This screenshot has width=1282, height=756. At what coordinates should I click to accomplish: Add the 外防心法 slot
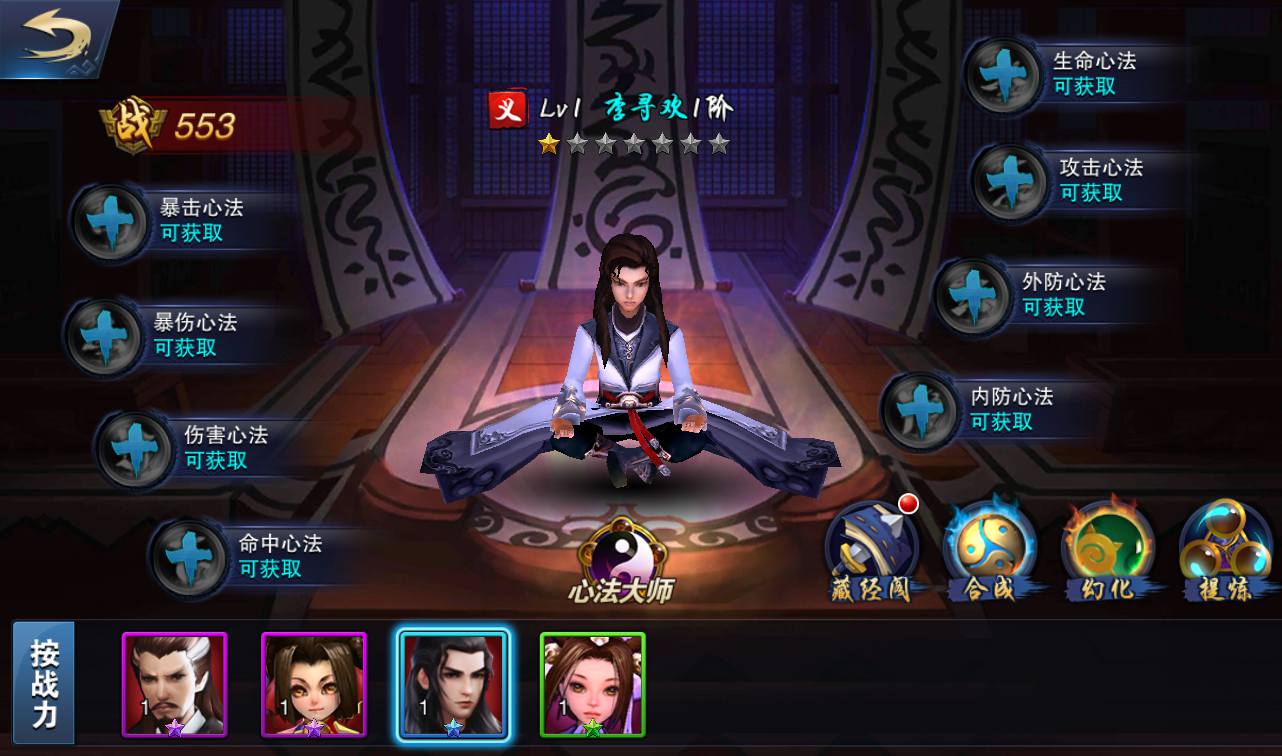972,296
